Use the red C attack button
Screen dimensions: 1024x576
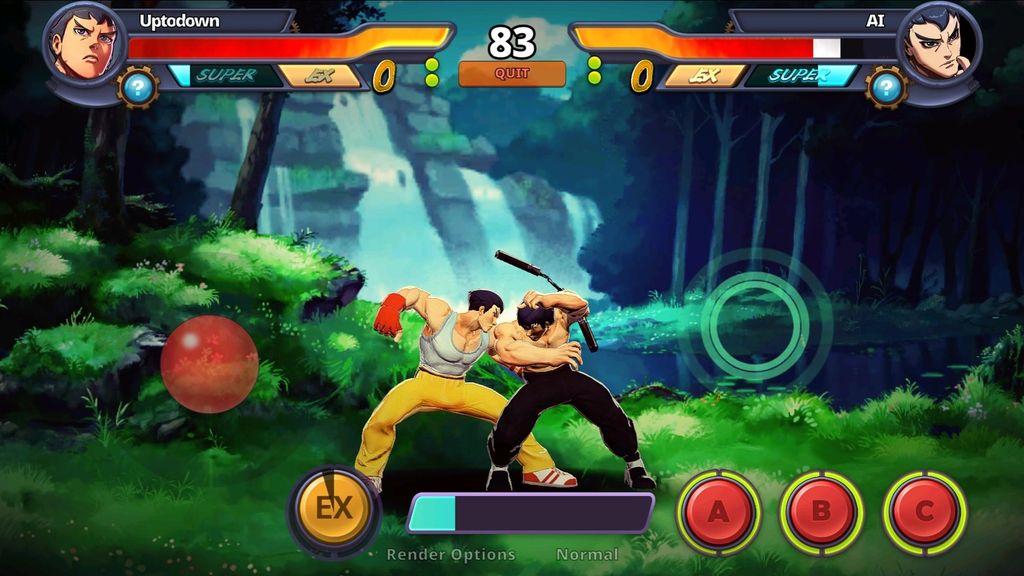[924, 511]
